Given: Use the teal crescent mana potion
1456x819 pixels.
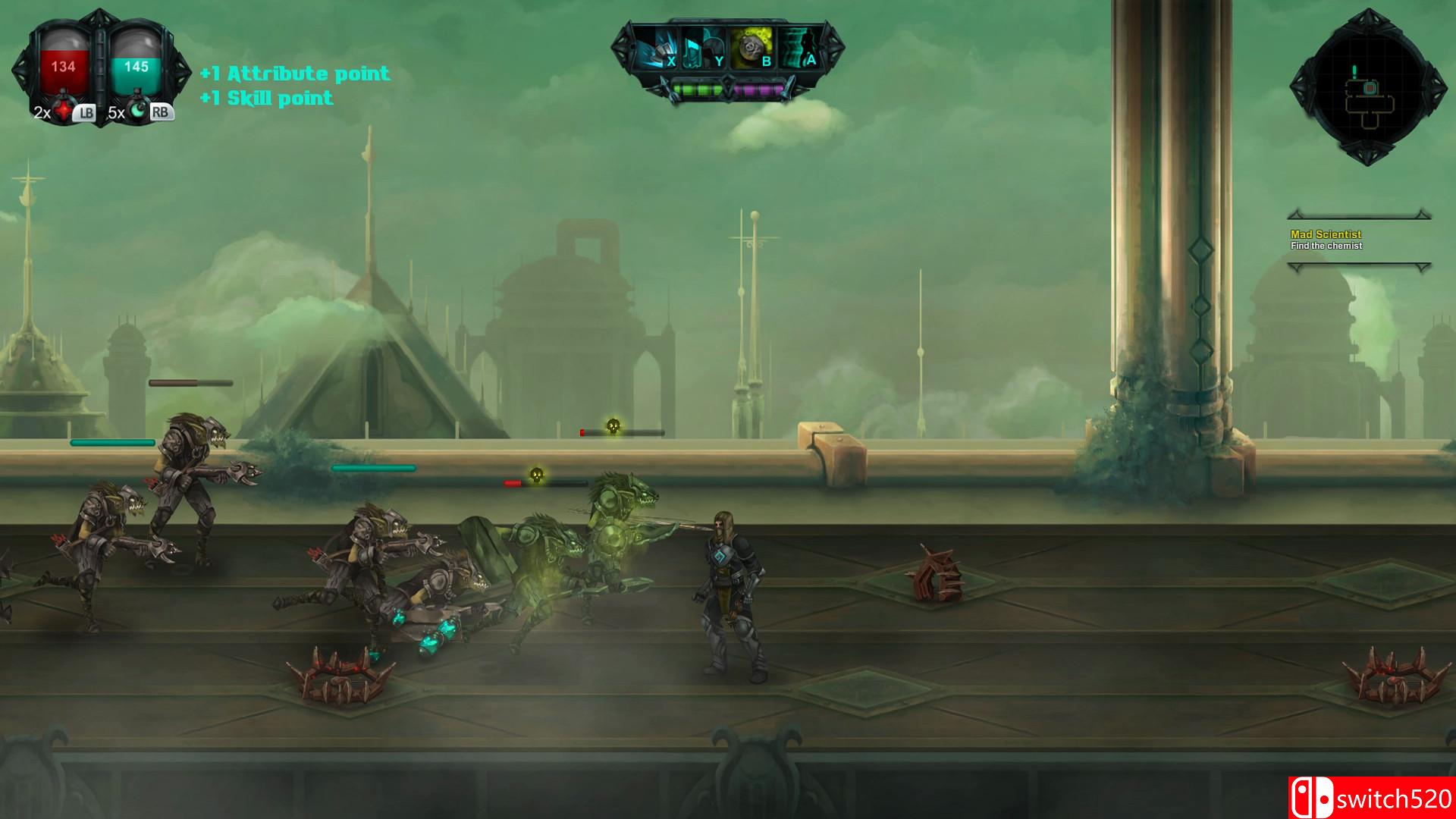Looking at the screenshot, I should [x=139, y=113].
